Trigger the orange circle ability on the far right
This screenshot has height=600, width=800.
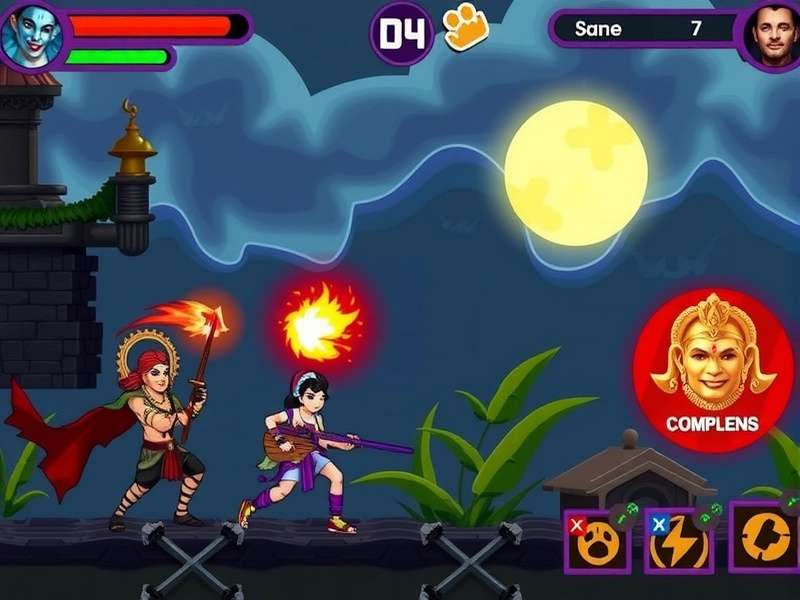(x=765, y=537)
